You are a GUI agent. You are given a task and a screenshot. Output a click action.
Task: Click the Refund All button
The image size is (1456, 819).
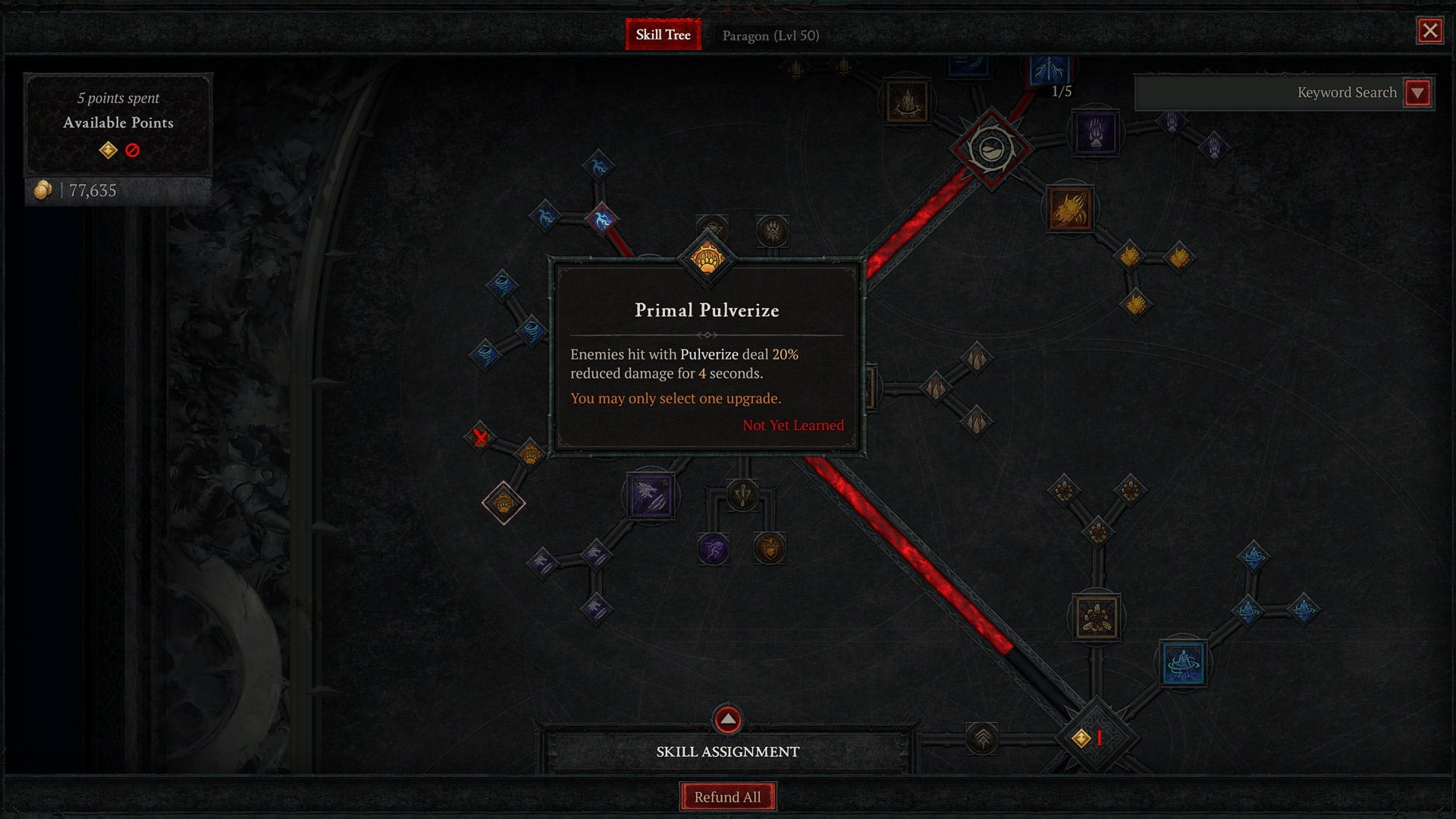[x=727, y=796]
